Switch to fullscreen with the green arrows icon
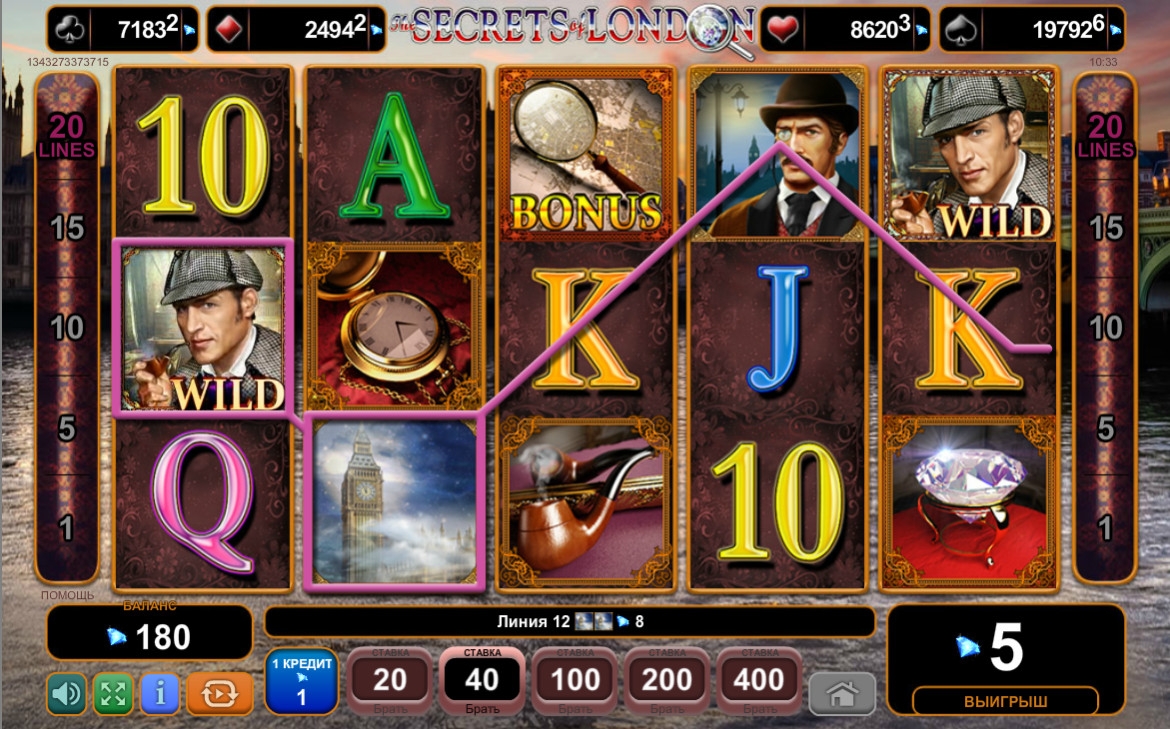 point(113,694)
